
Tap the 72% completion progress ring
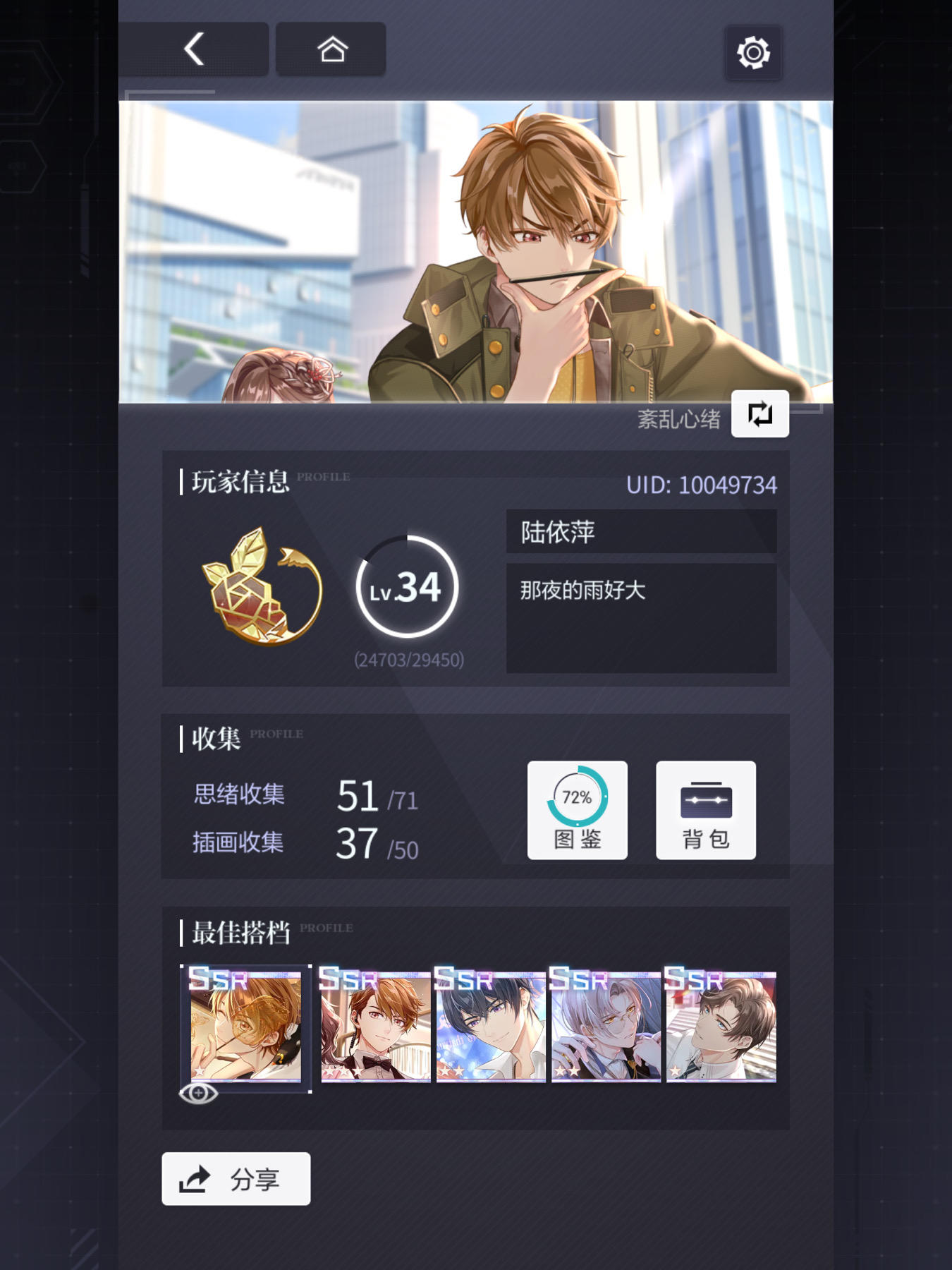pos(576,798)
